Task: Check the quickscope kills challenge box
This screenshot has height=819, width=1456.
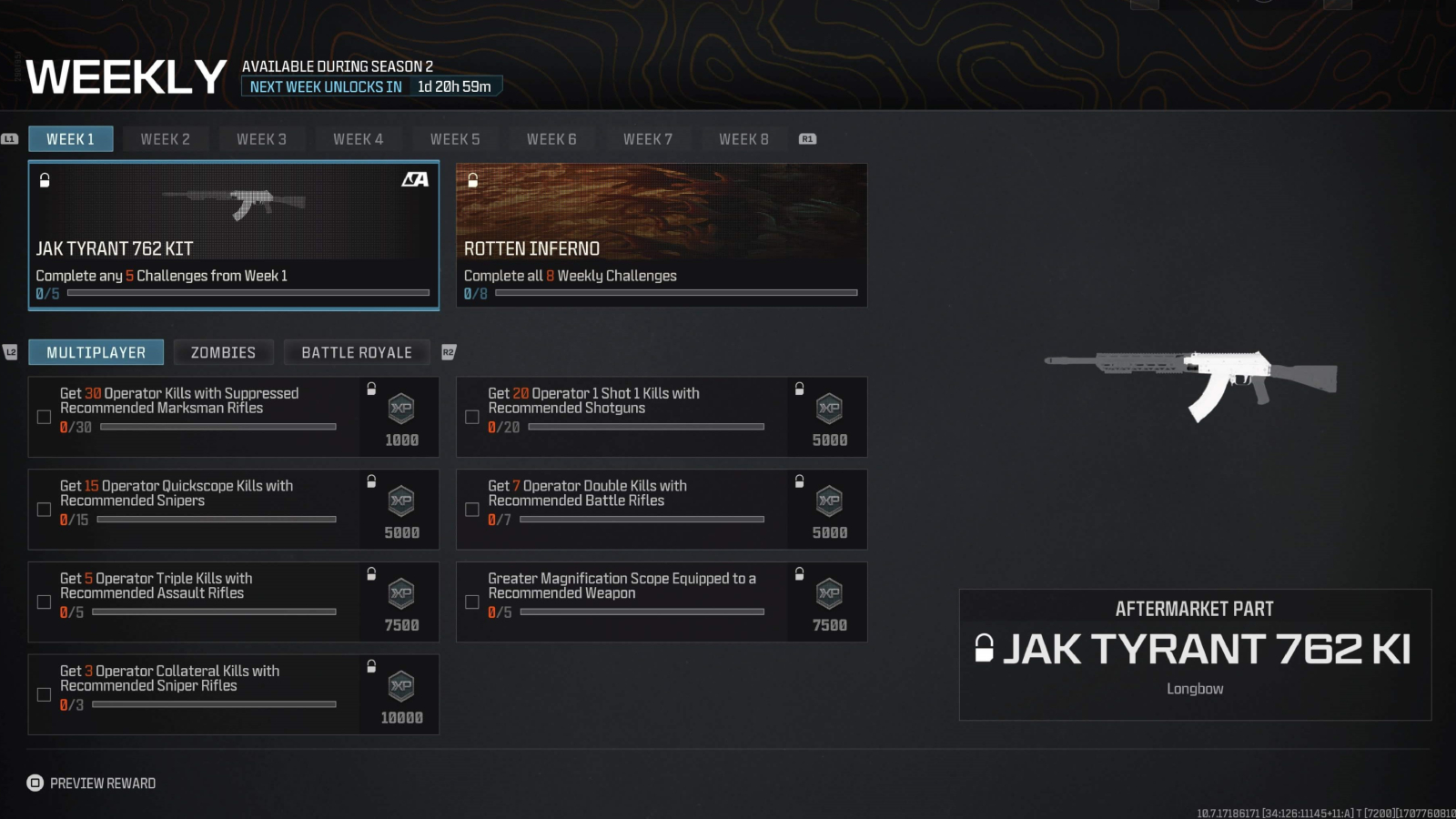Action: 43,509
